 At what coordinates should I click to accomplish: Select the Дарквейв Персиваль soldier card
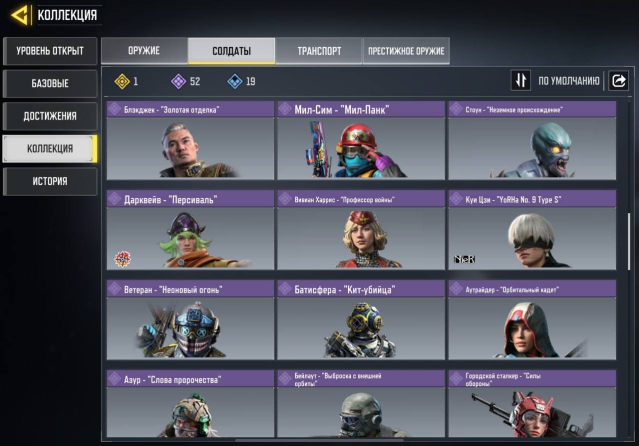coord(190,230)
